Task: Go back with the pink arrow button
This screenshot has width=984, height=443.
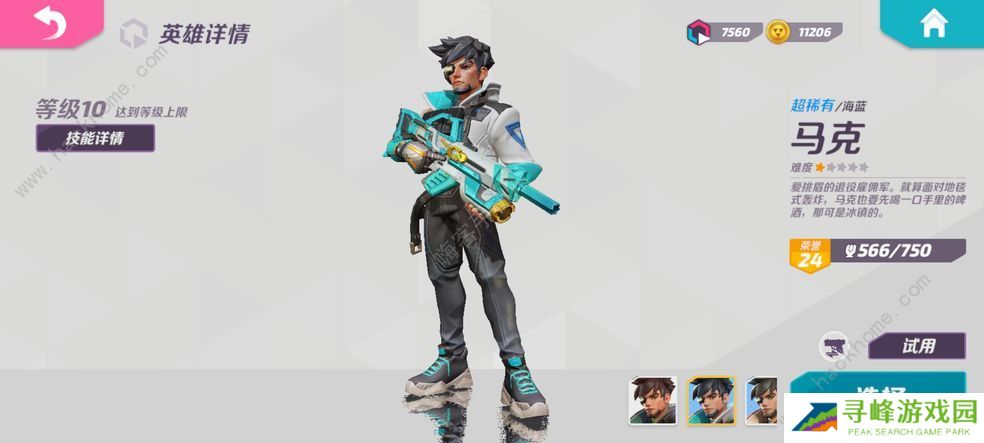Action: [48, 22]
